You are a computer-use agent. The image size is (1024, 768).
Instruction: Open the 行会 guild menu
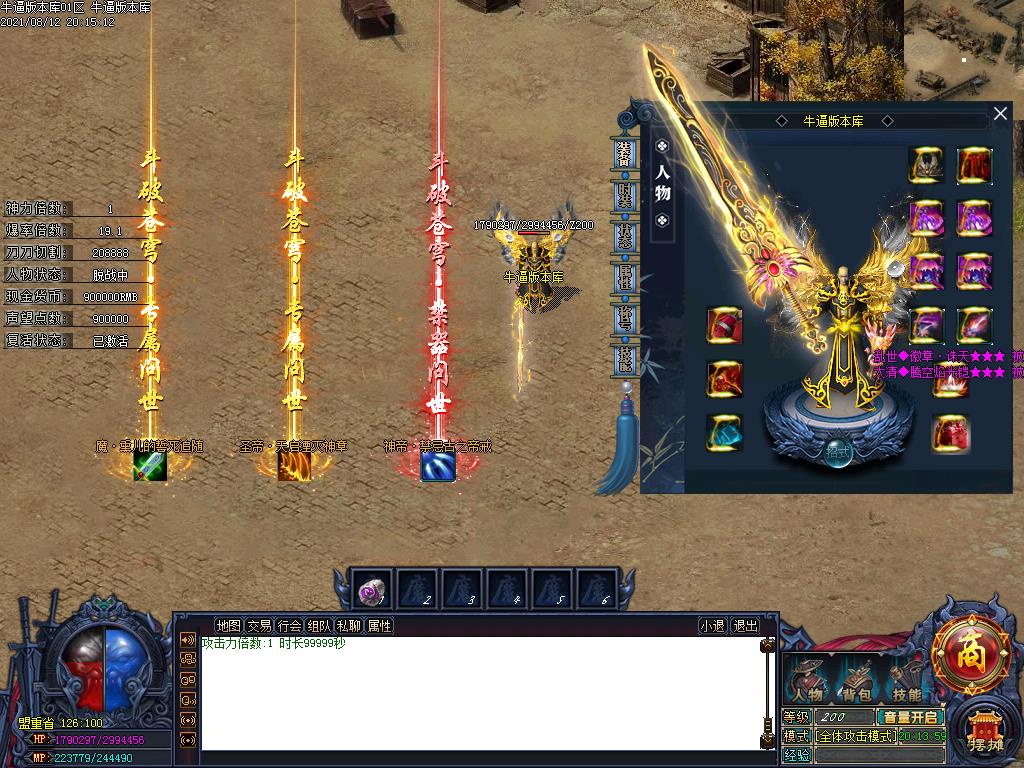point(289,626)
